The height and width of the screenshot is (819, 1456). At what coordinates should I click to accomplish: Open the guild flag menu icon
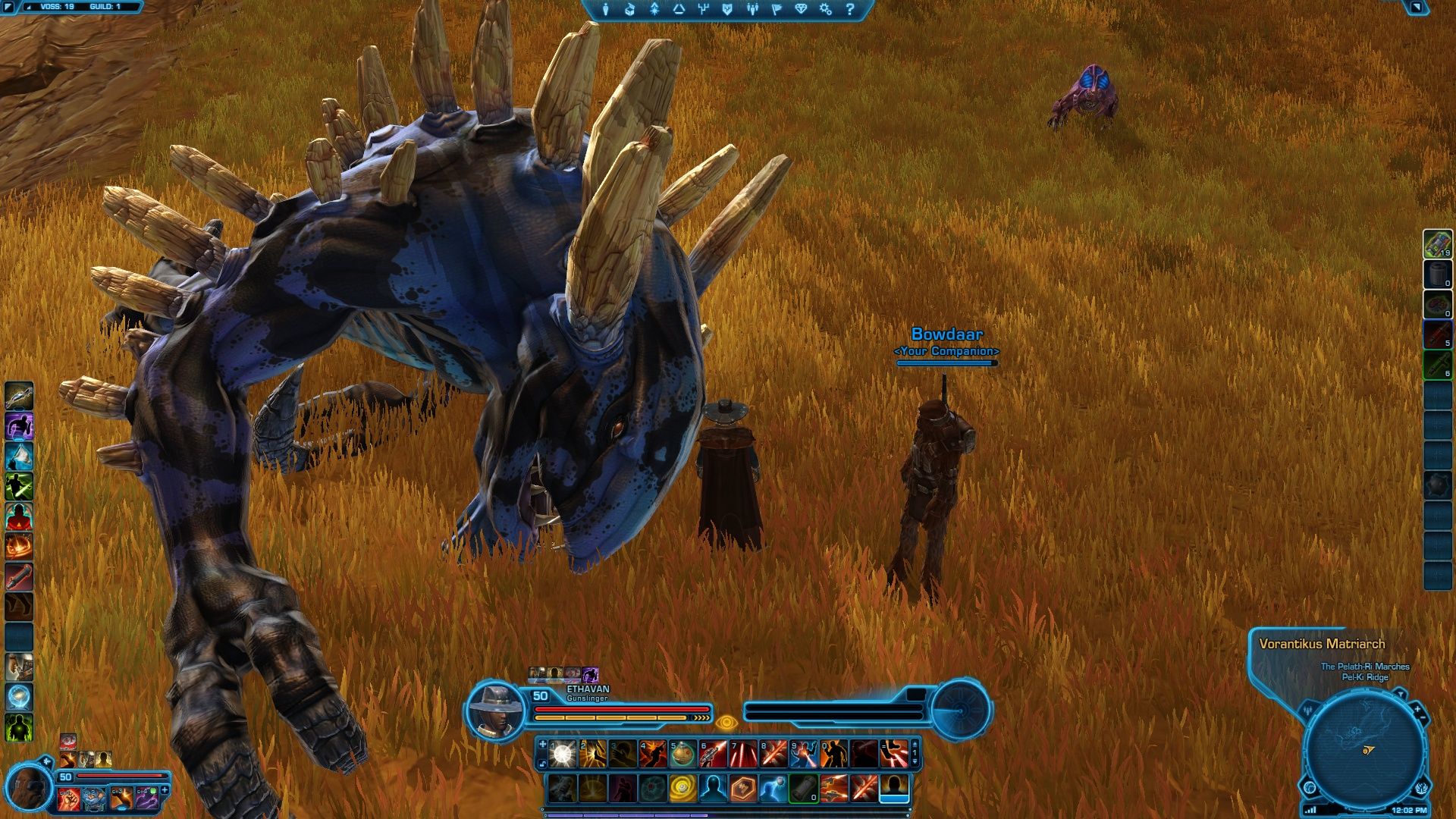[777, 9]
